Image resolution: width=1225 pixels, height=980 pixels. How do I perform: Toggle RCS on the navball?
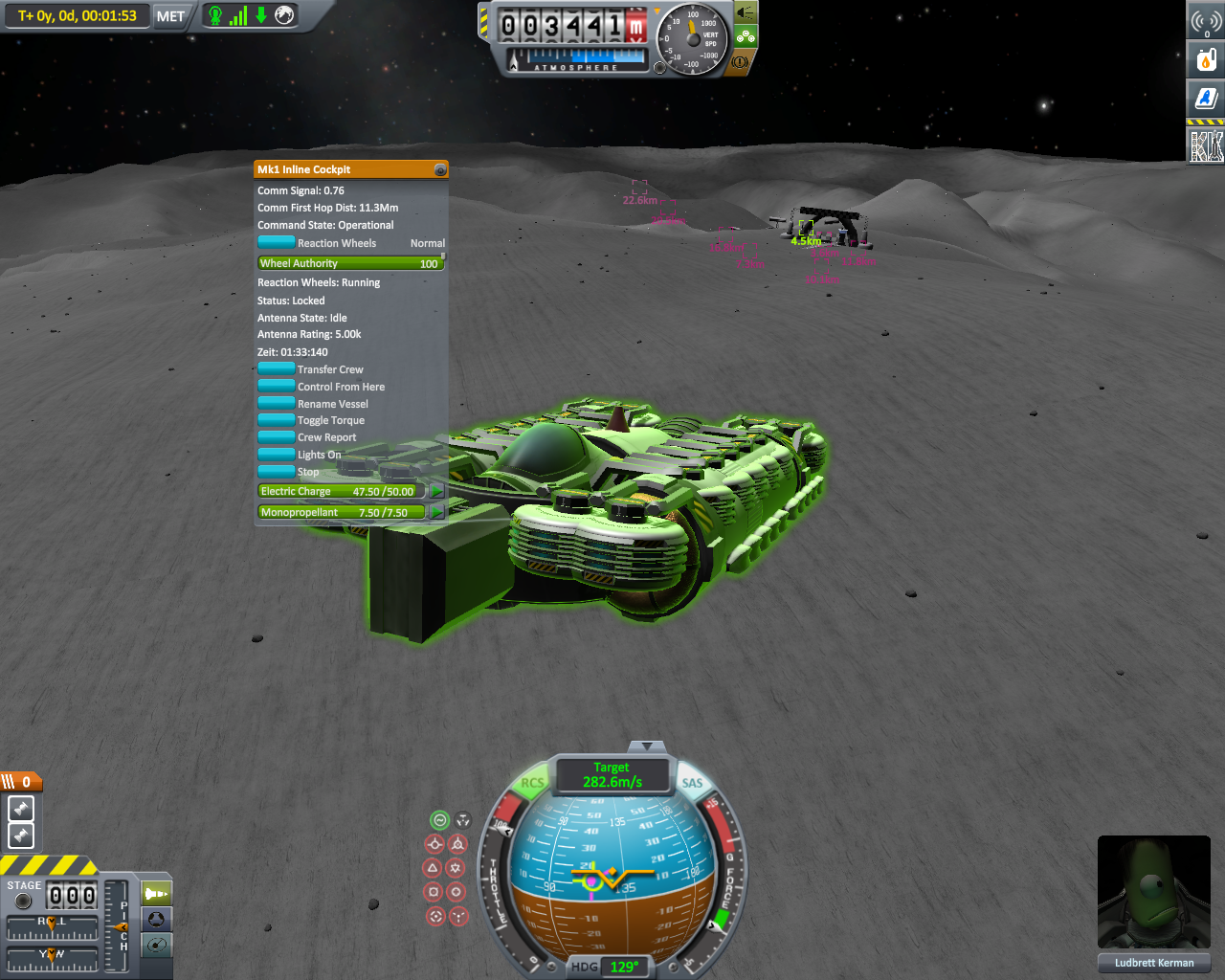click(x=531, y=782)
